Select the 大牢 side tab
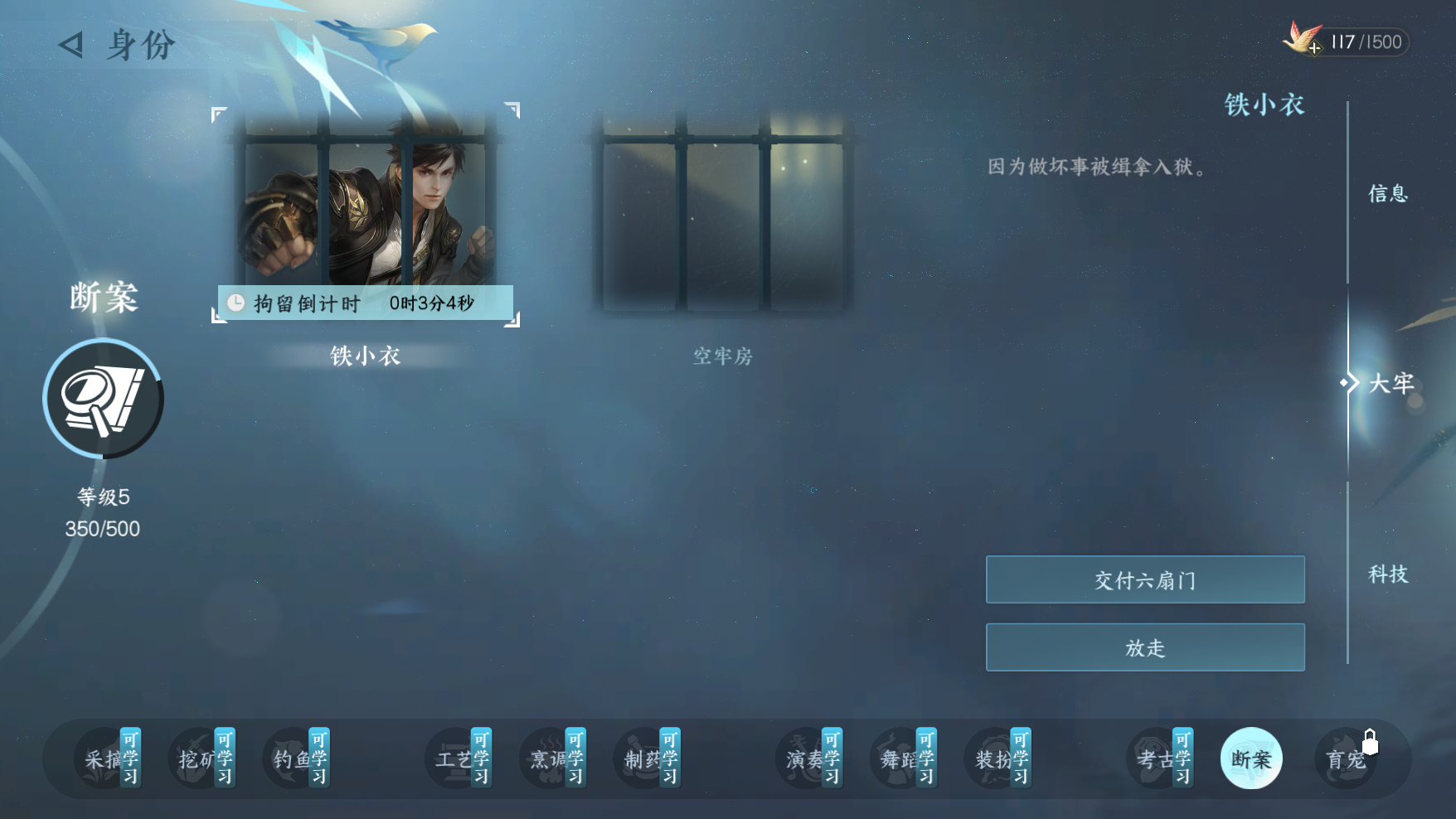Screen dimensions: 1456x819 click(1391, 383)
